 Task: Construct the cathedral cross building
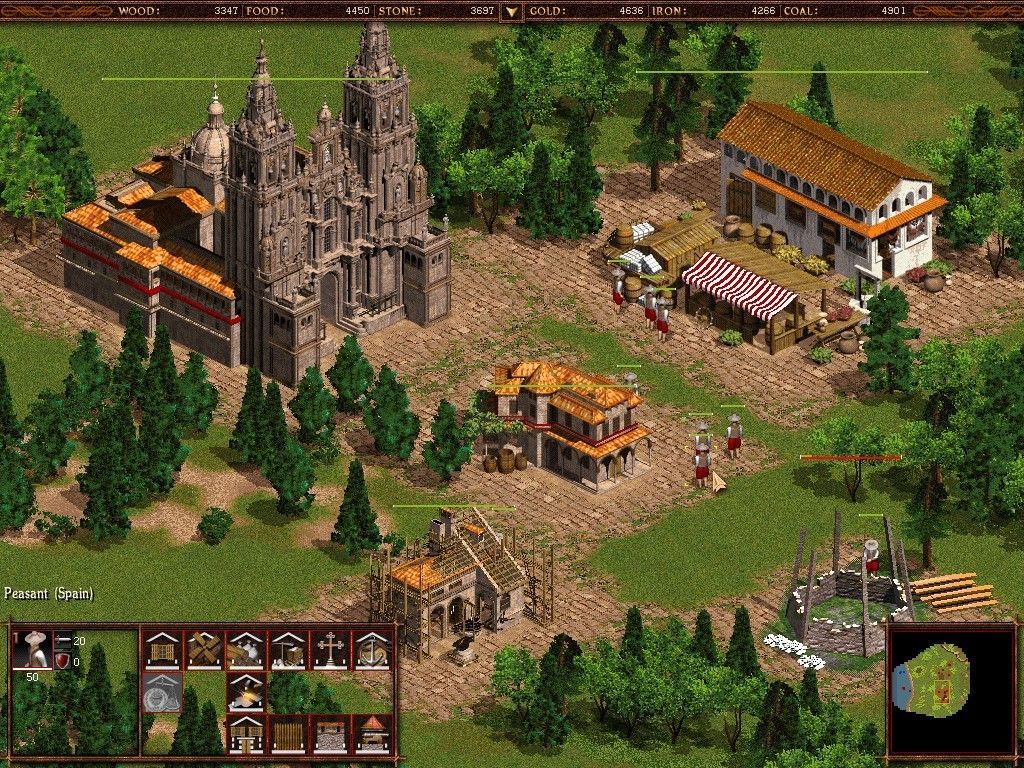(330, 650)
